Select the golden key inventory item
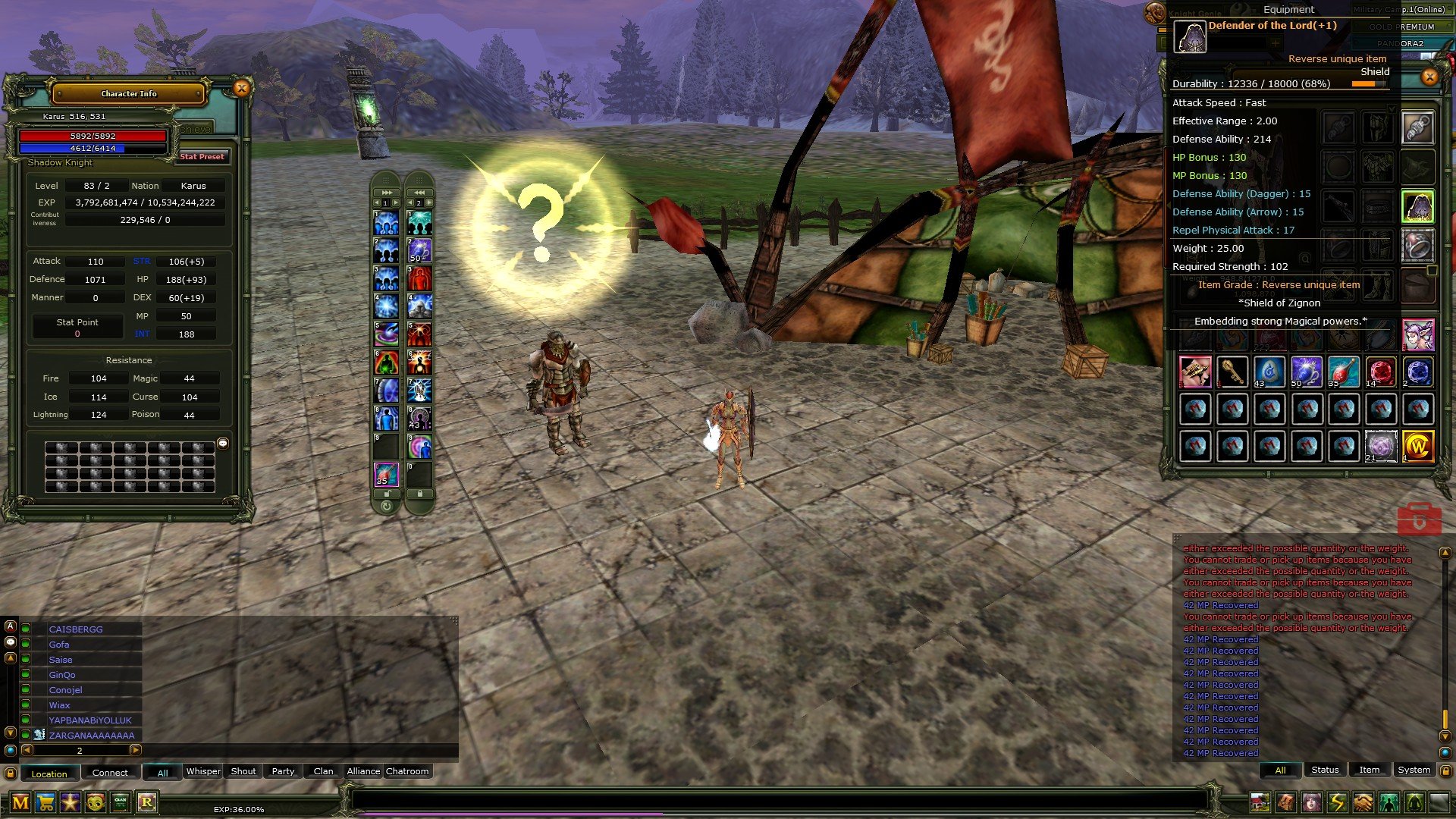The height and width of the screenshot is (819, 1456). (1232, 372)
